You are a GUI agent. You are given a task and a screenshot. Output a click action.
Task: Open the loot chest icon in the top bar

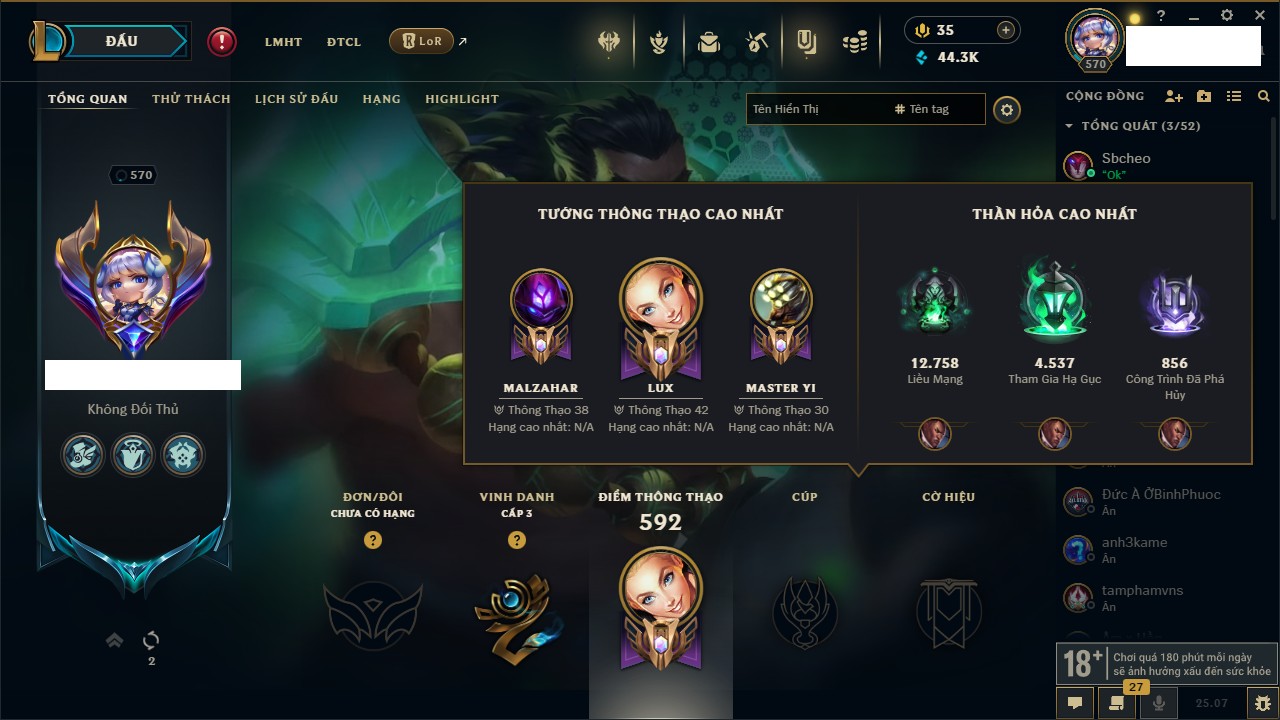click(x=709, y=42)
